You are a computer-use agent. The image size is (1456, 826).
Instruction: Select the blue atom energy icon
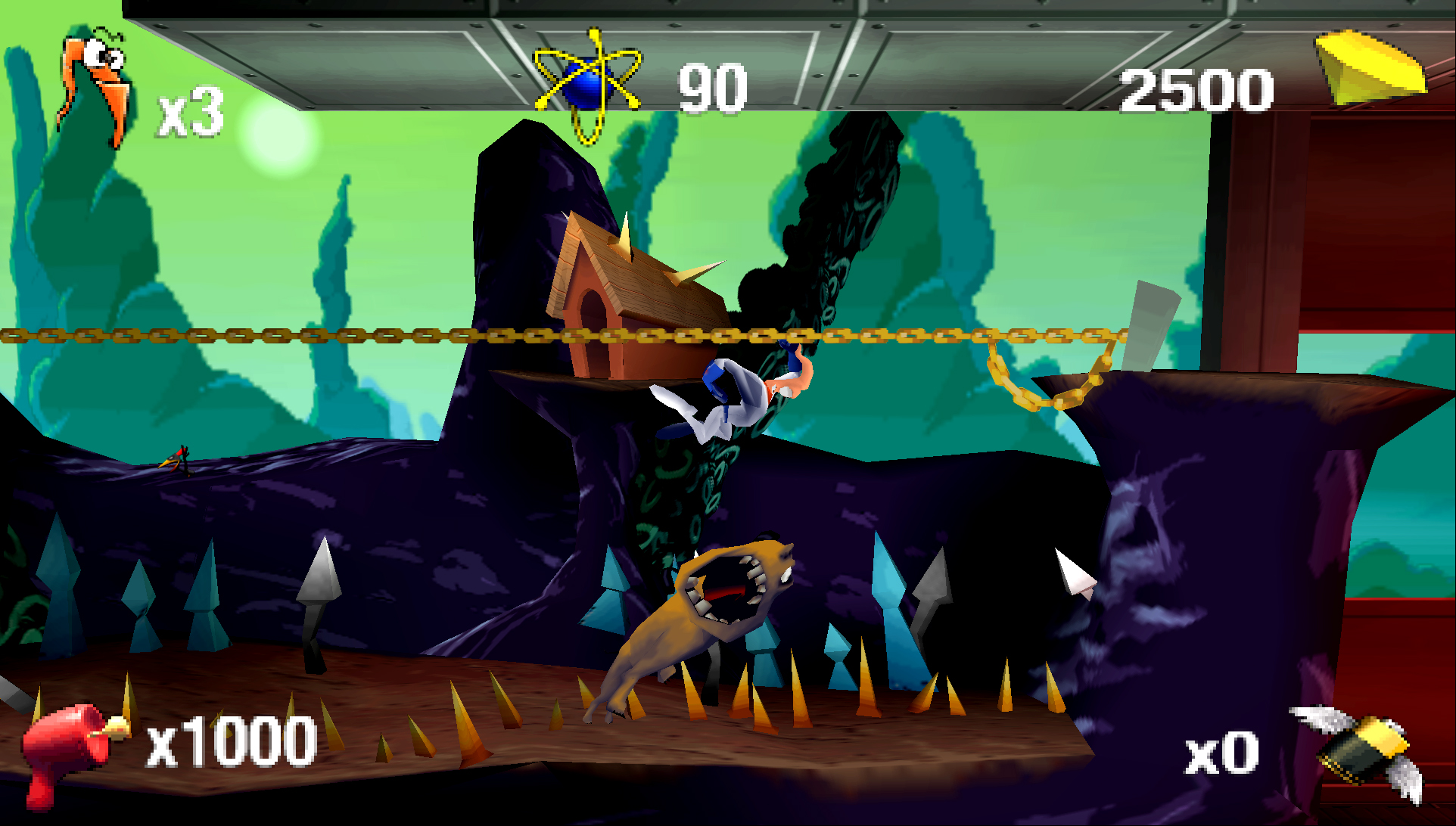point(587,85)
